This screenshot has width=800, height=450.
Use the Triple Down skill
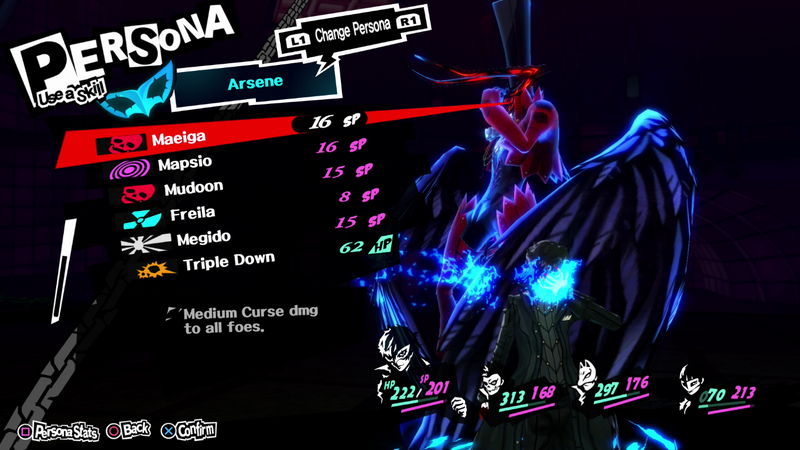tap(228, 263)
